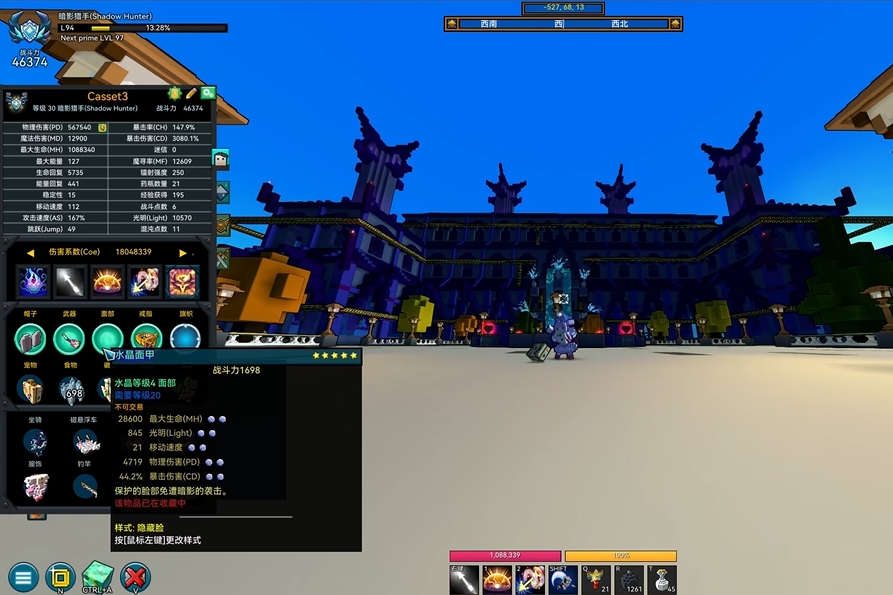Click the green magnifier icon in character panel

(x=208, y=93)
